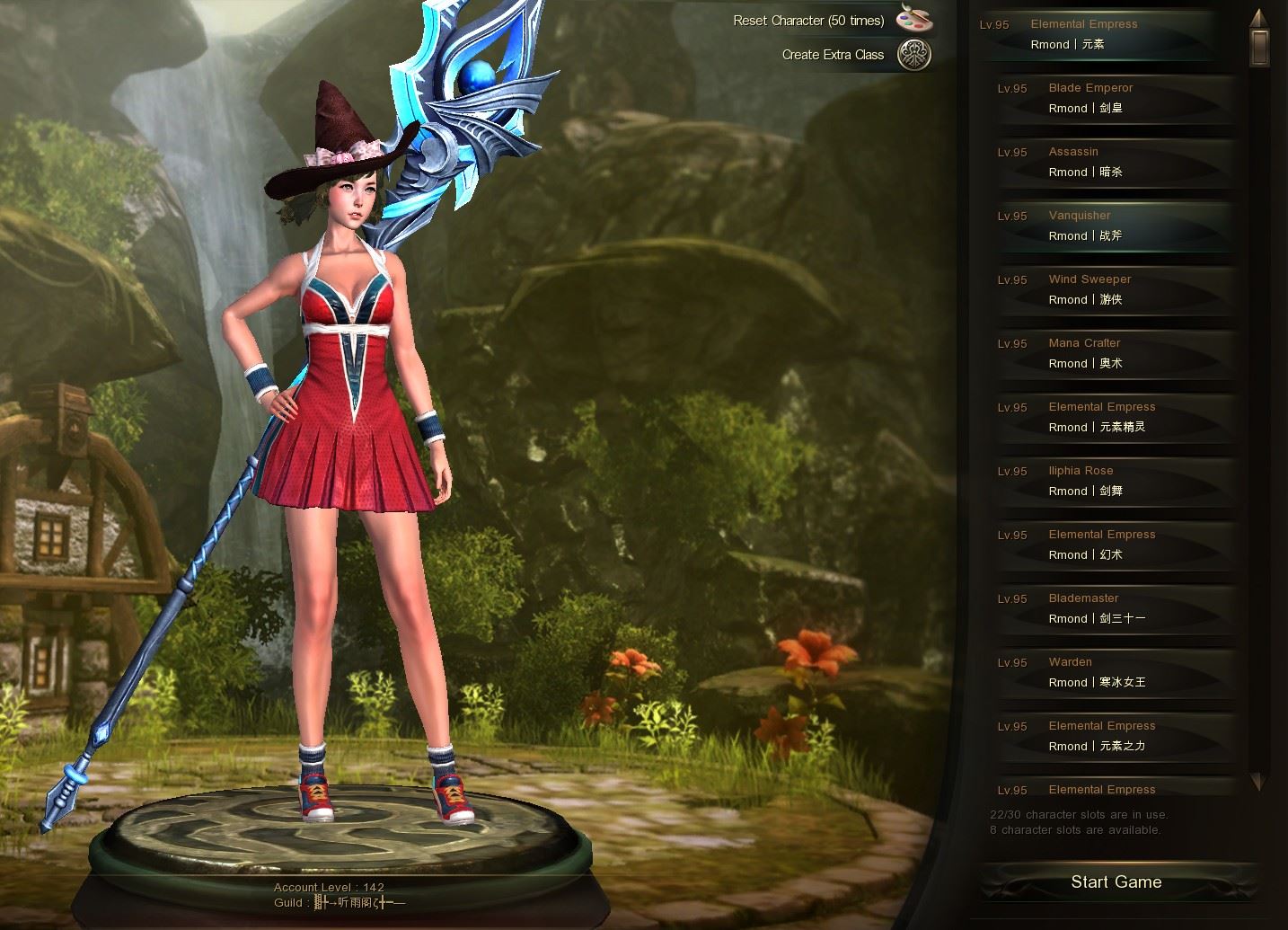Select the Warden character

1114,672
